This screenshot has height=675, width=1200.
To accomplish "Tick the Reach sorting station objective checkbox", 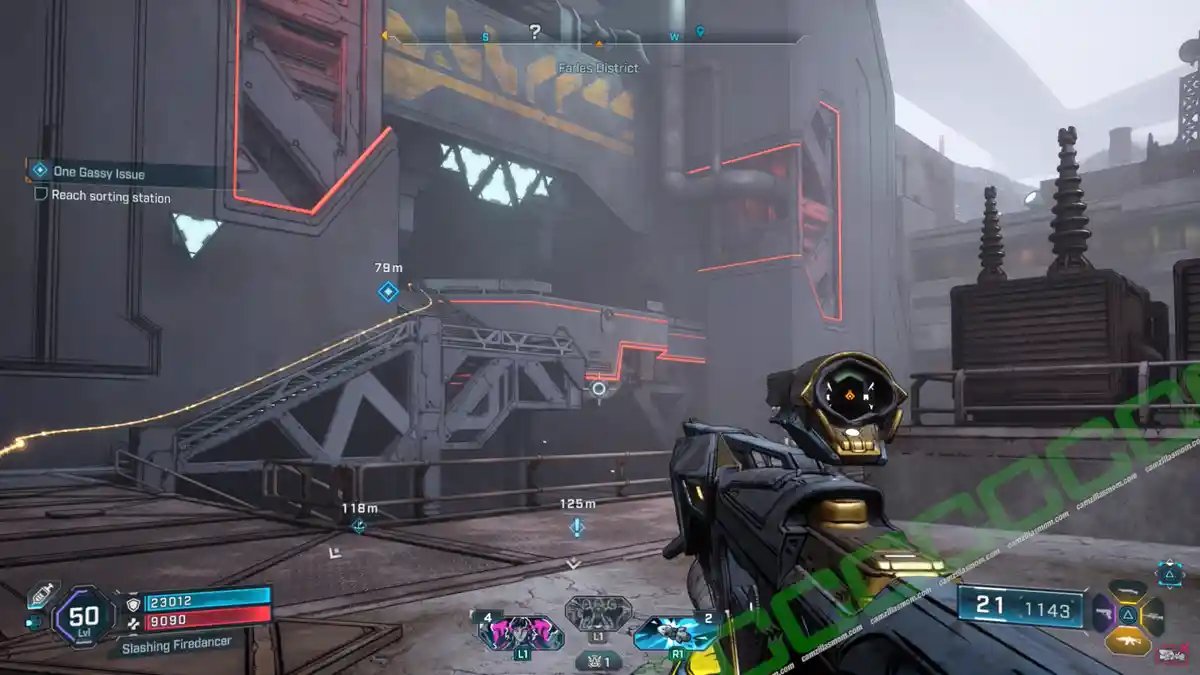I will click(41, 195).
